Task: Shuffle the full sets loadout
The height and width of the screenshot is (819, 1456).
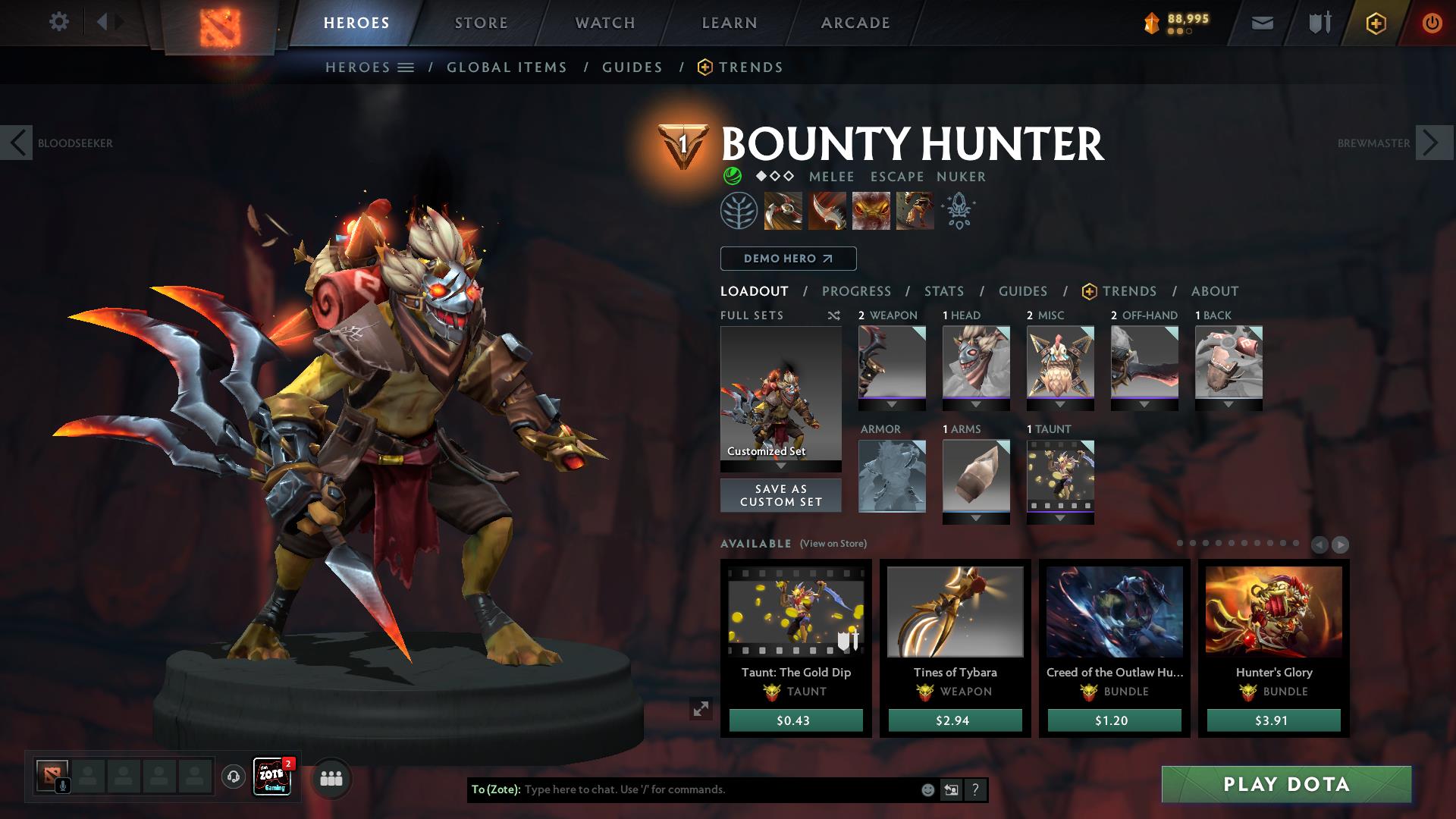Action: tap(834, 316)
